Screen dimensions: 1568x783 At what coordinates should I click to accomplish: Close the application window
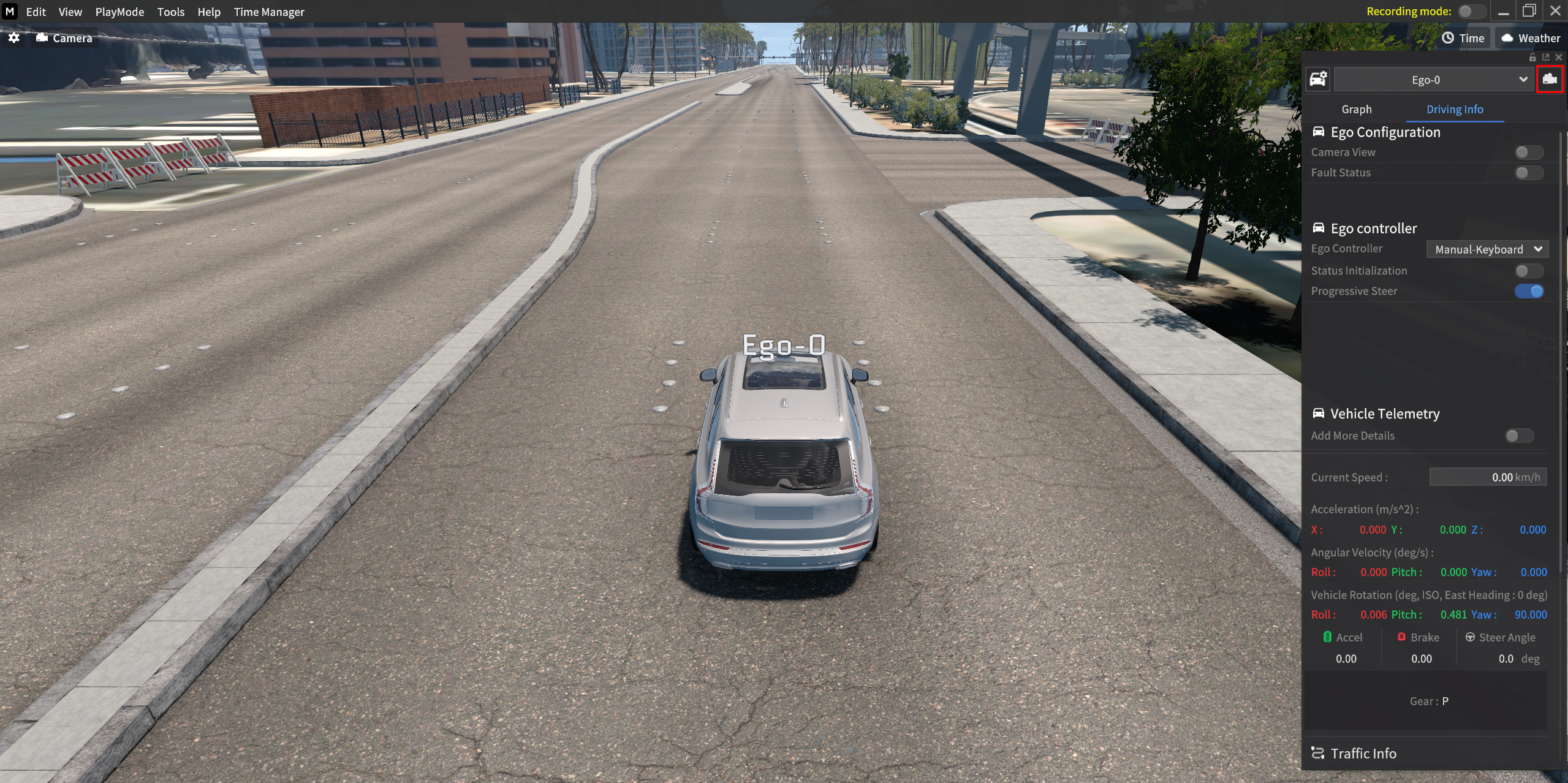pos(1555,11)
